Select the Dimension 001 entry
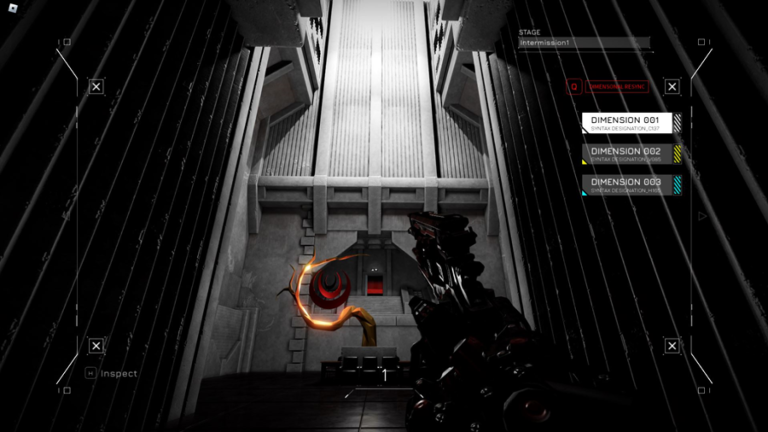The image size is (768, 432). coord(631,123)
